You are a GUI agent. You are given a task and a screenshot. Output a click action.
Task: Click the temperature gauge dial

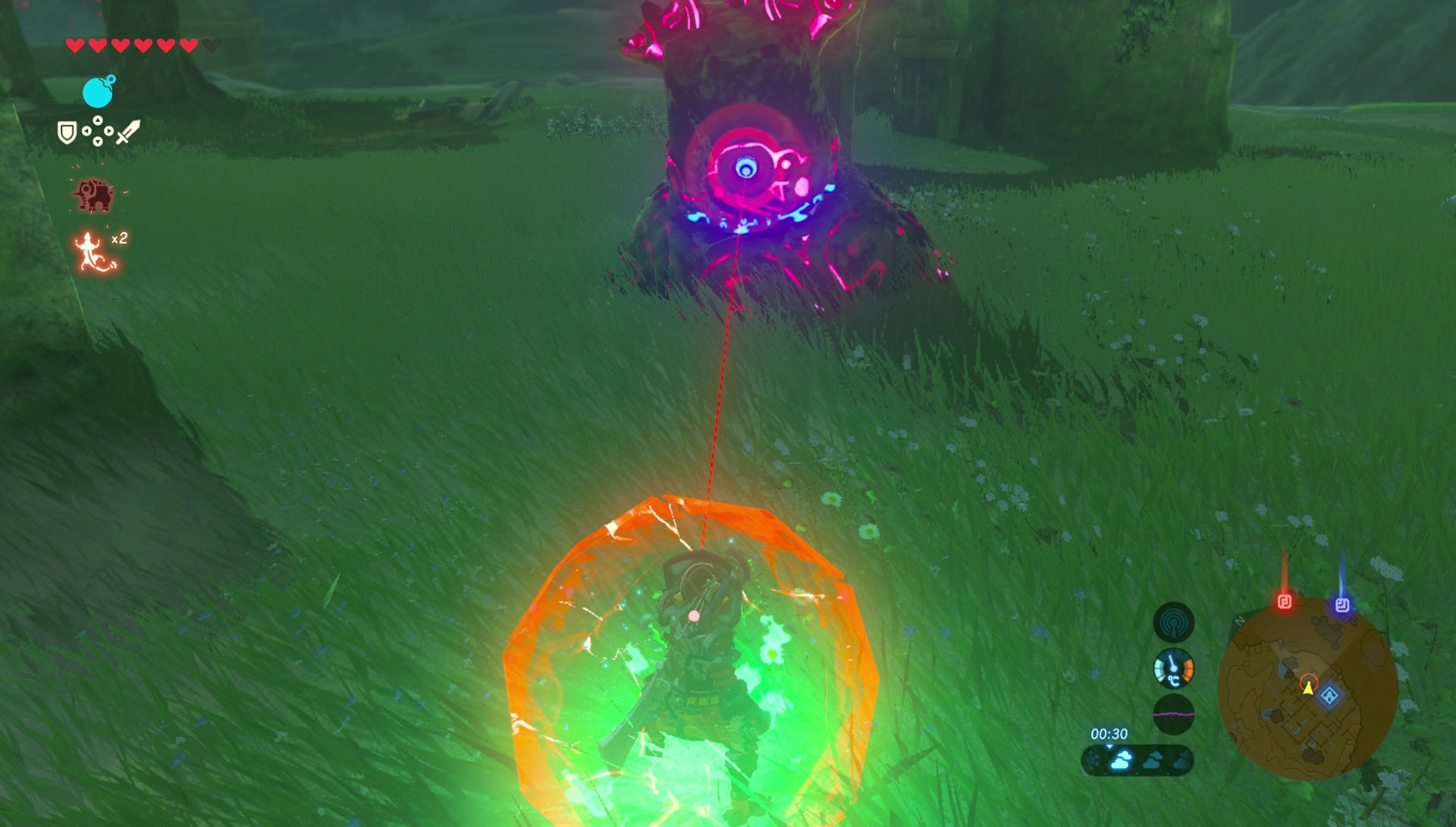[x=1174, y=669]
